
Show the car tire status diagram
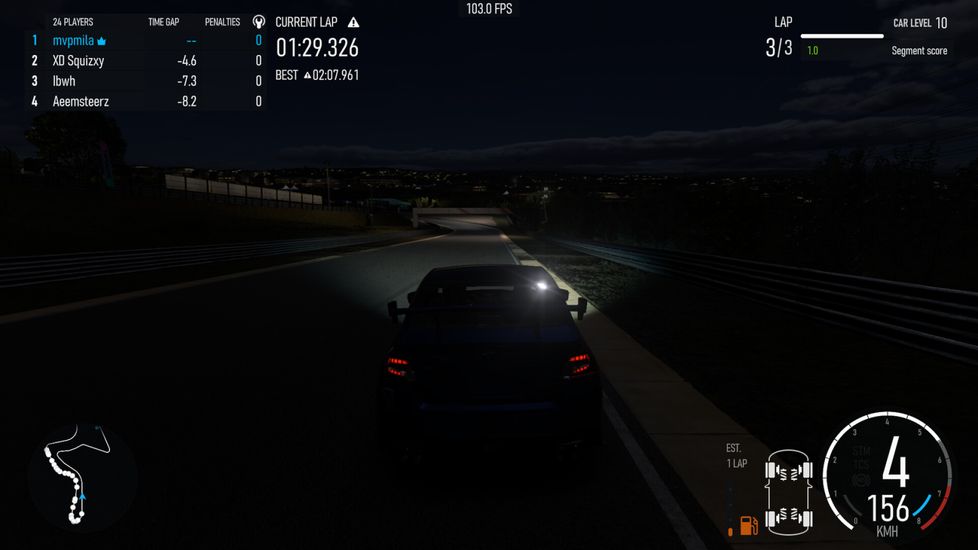tap(788, 490)
